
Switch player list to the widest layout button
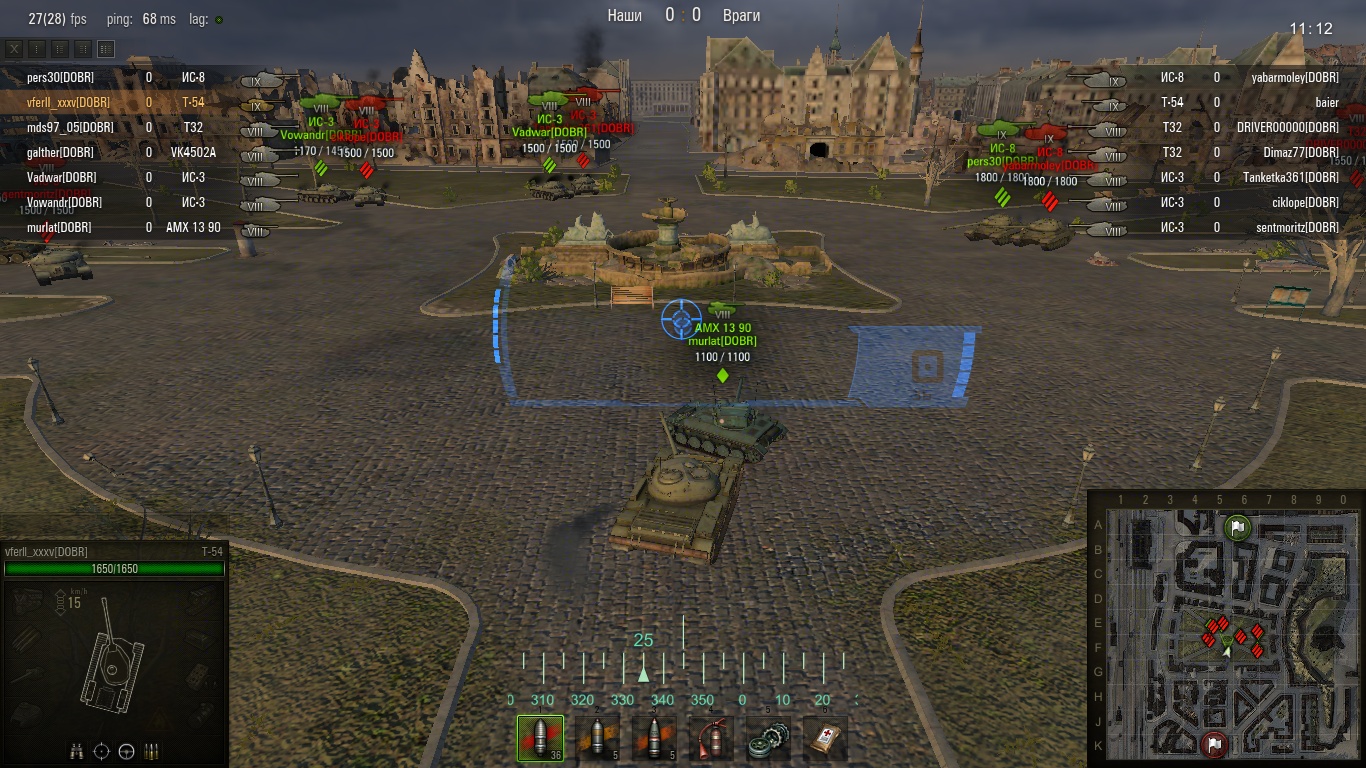106,48
